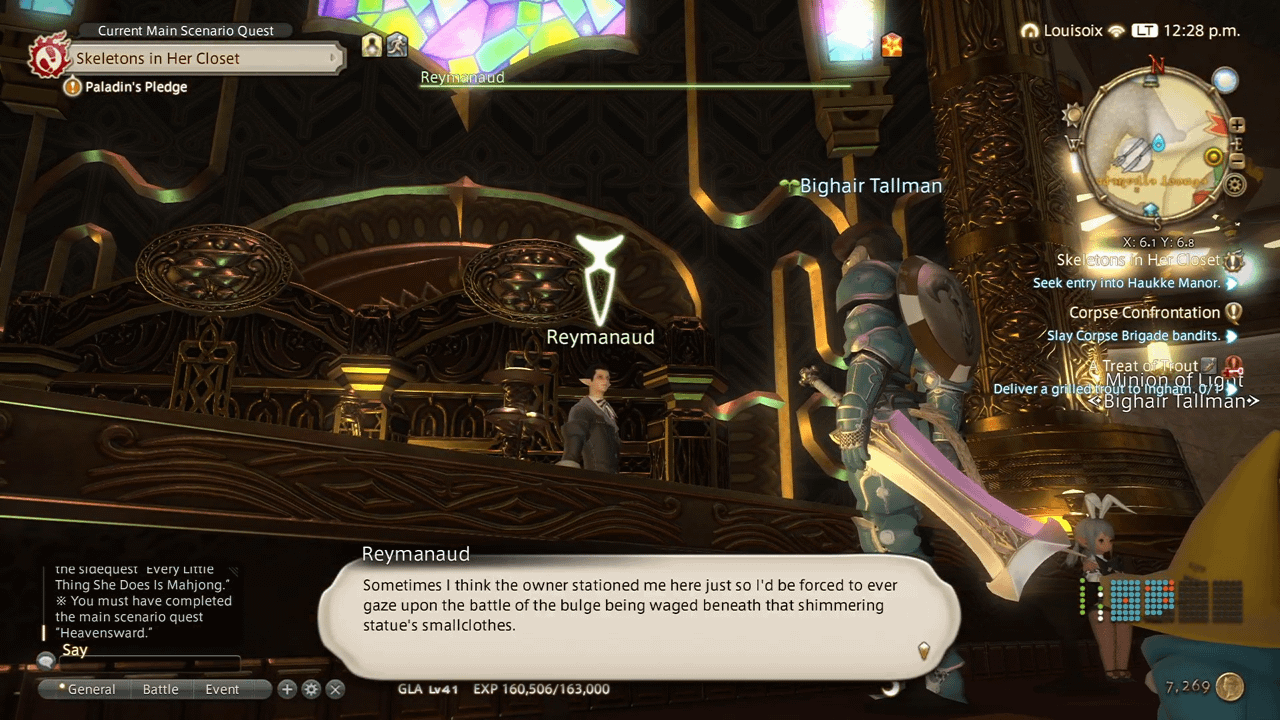Select Skeletons in Her Closet tracker entry
1280x720 pixels.
click(1138, 260)
